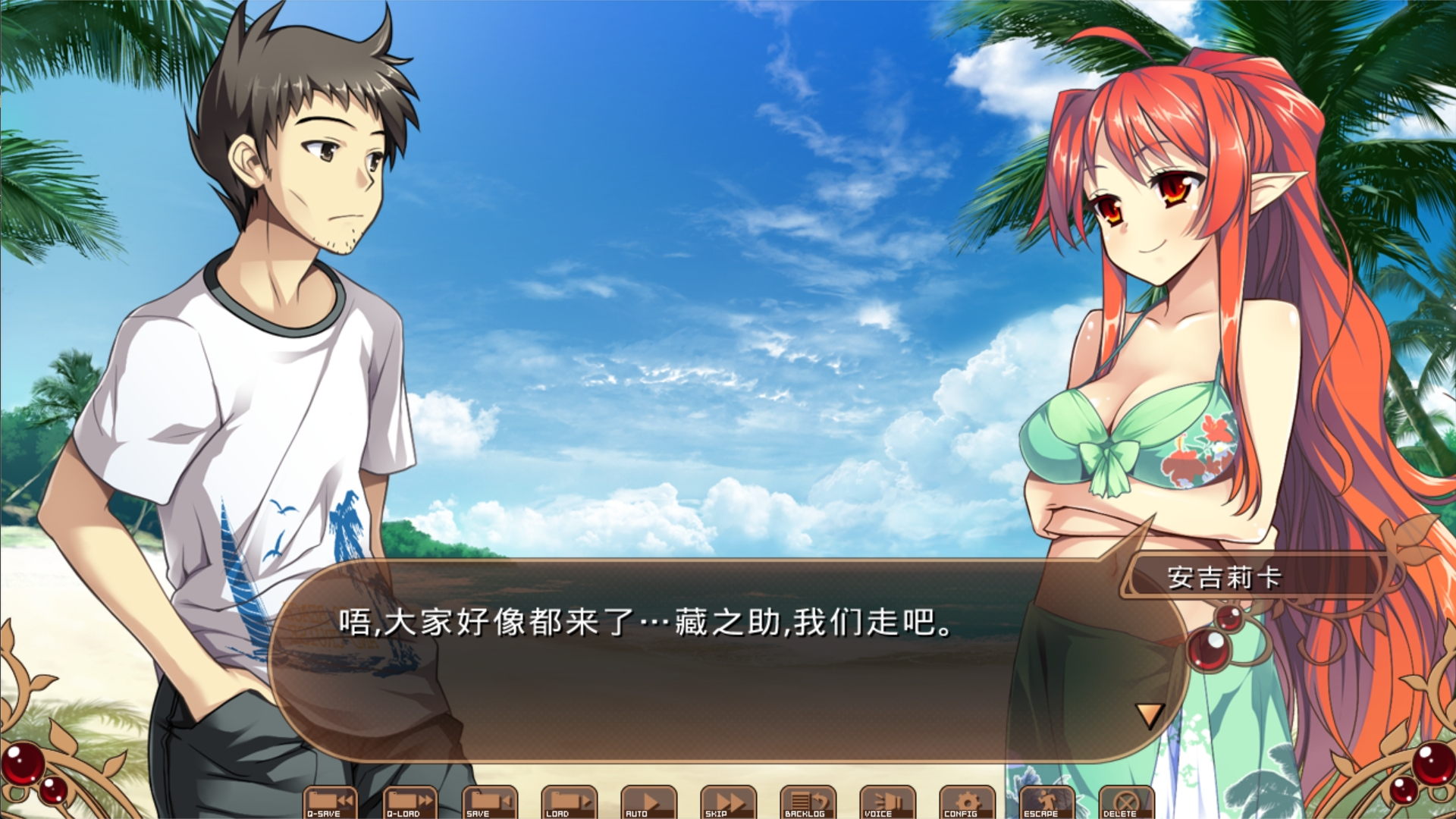
Task: Click the Q-SAVE quick save button
Action: 331,802
